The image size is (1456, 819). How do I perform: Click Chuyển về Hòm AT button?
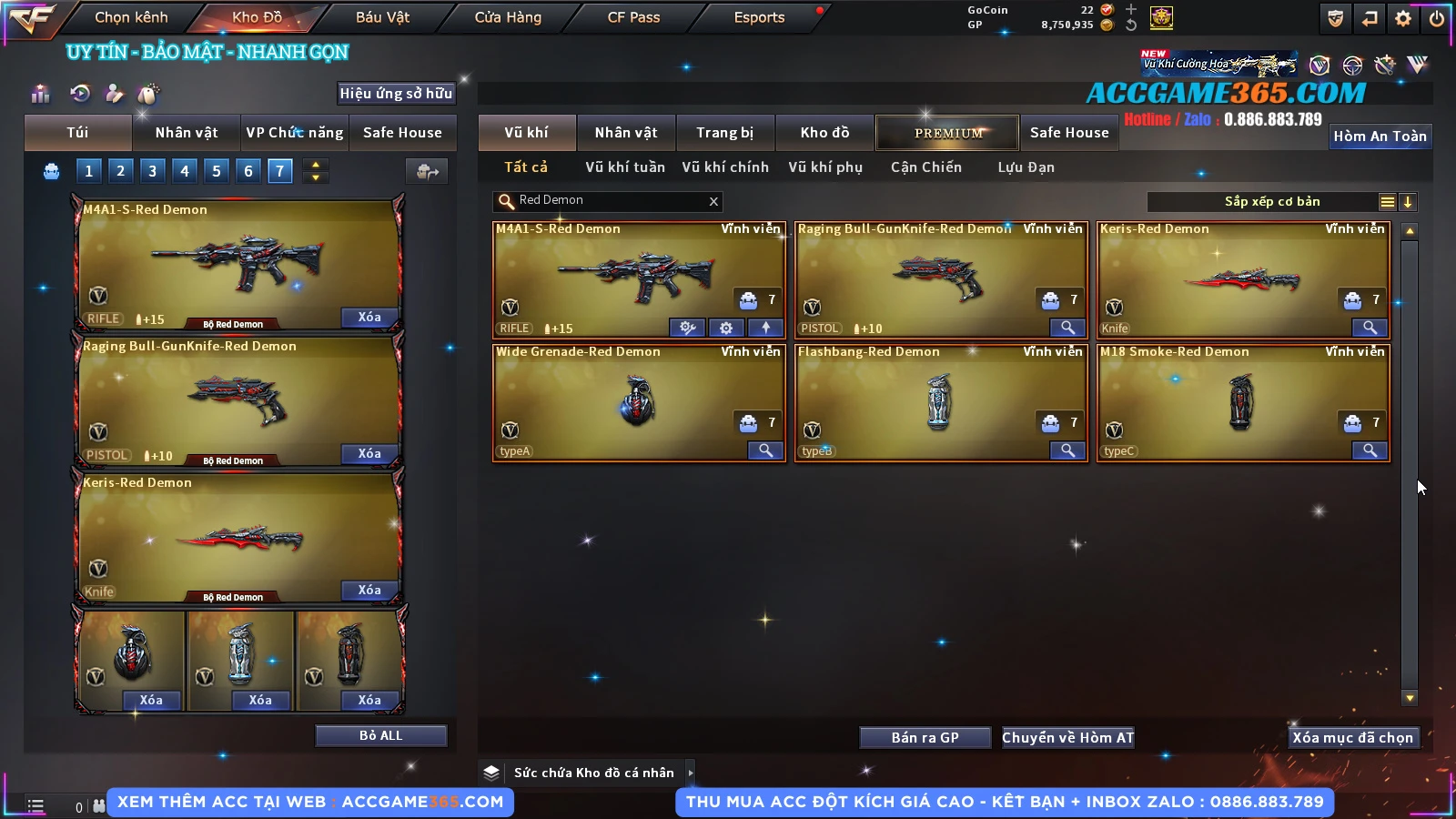[1067, 737]
